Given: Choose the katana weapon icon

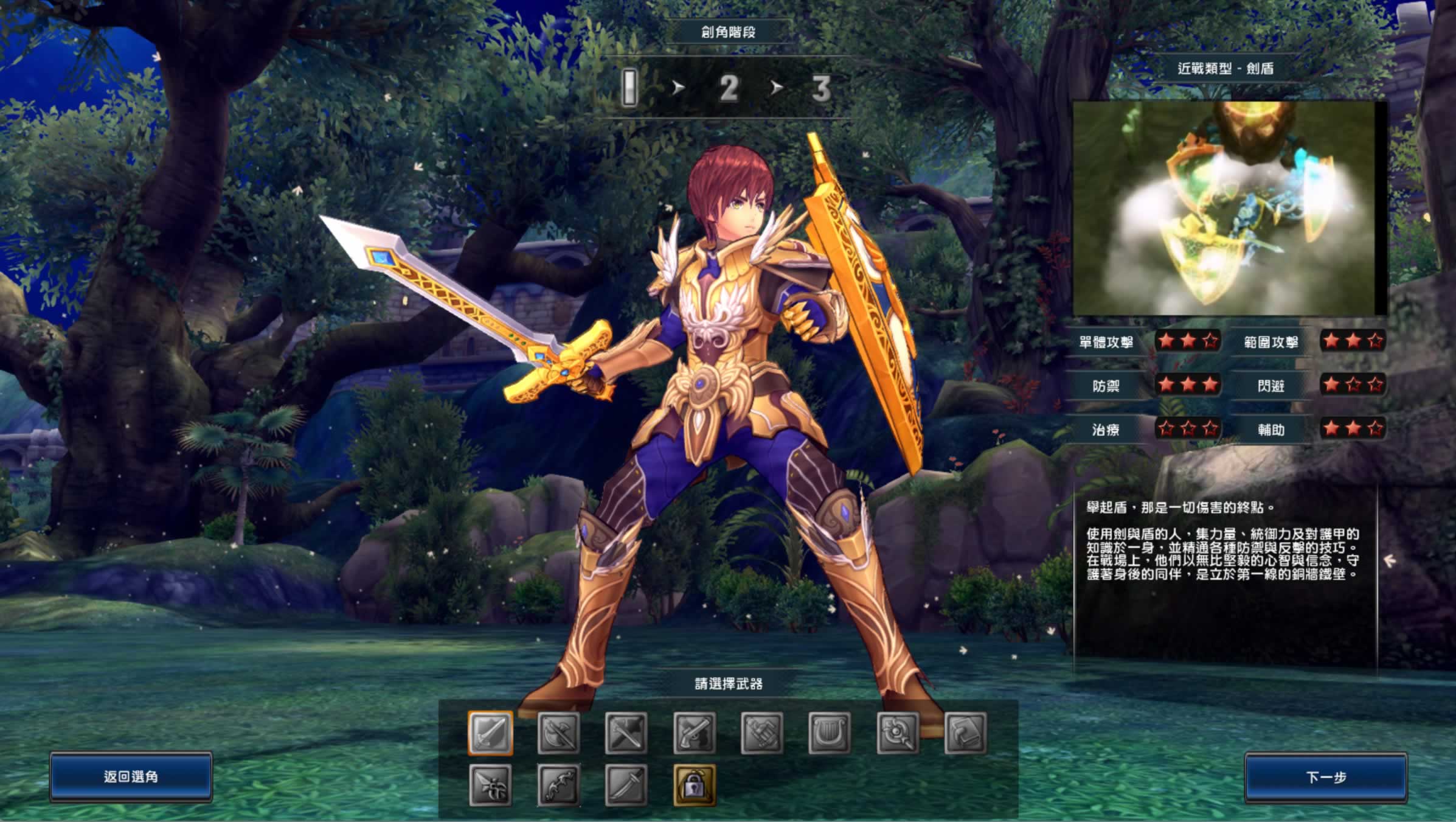Looking at the screenshot, I should pyautogui.click(x=626, y=785).
